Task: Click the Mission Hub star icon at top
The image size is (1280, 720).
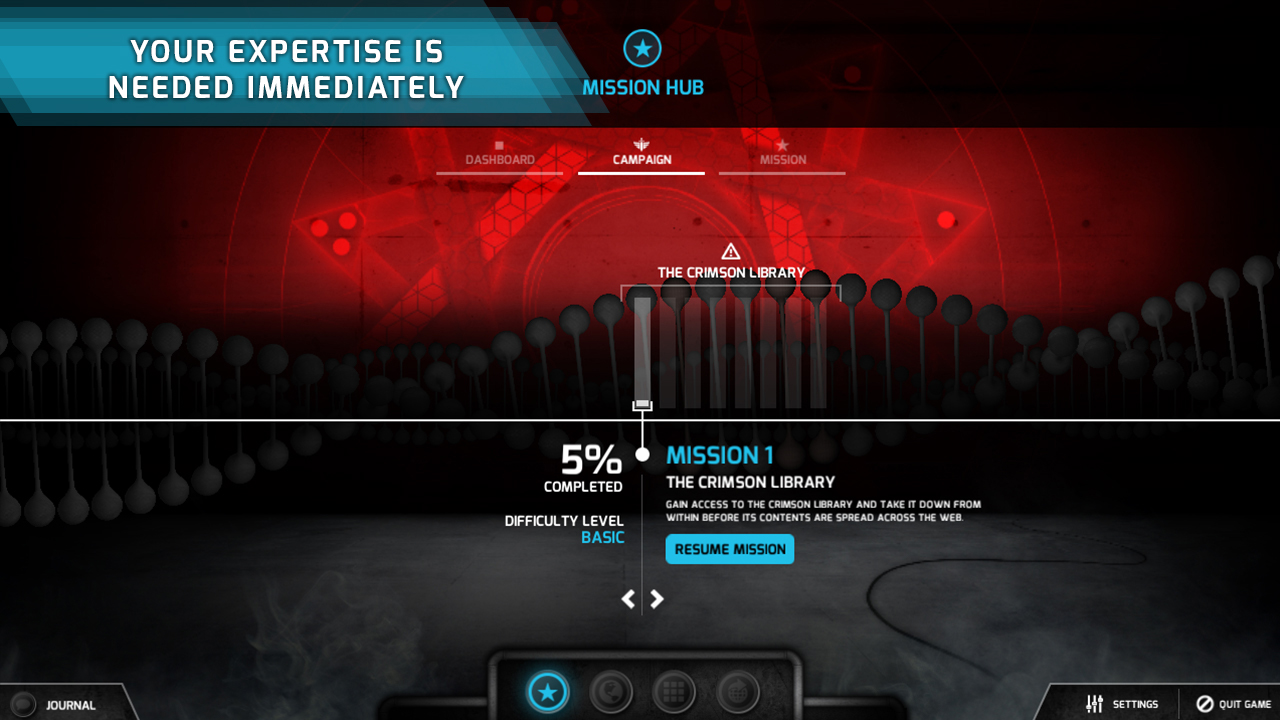Action: [642, 47]
